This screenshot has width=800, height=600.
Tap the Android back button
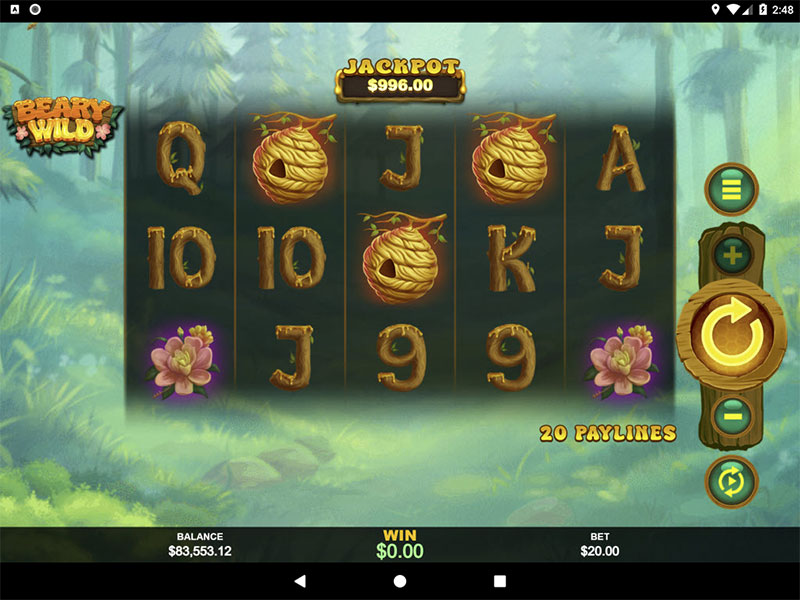tap(300, 581)
